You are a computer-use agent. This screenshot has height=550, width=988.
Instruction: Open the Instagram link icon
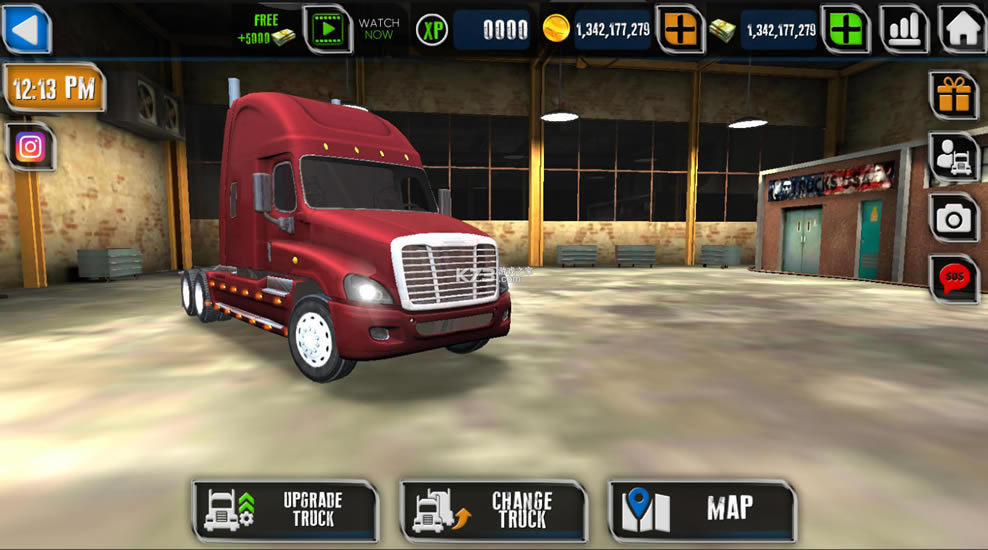pos(30,148)
